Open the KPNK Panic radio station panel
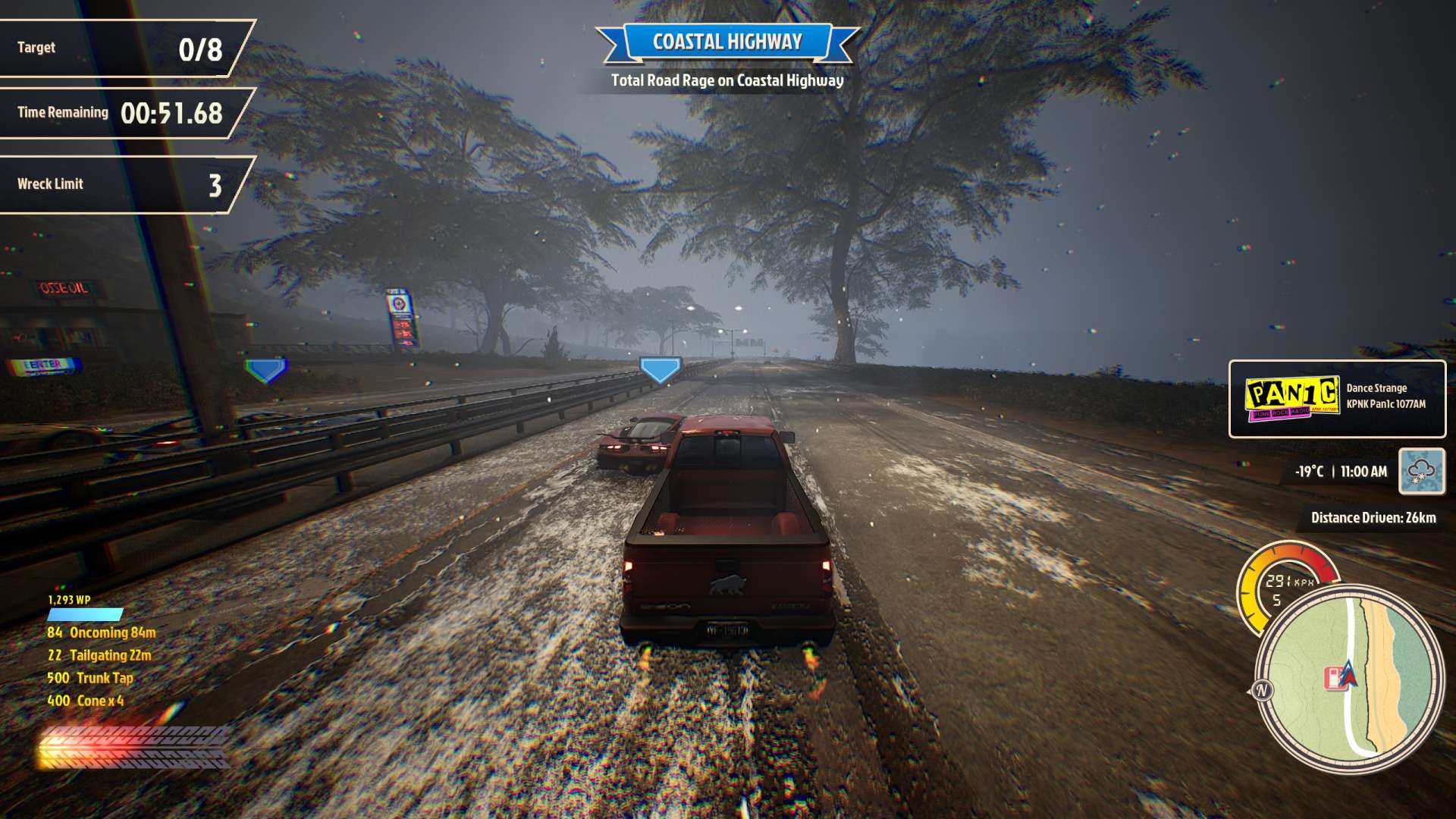 tap(1337, 399)
